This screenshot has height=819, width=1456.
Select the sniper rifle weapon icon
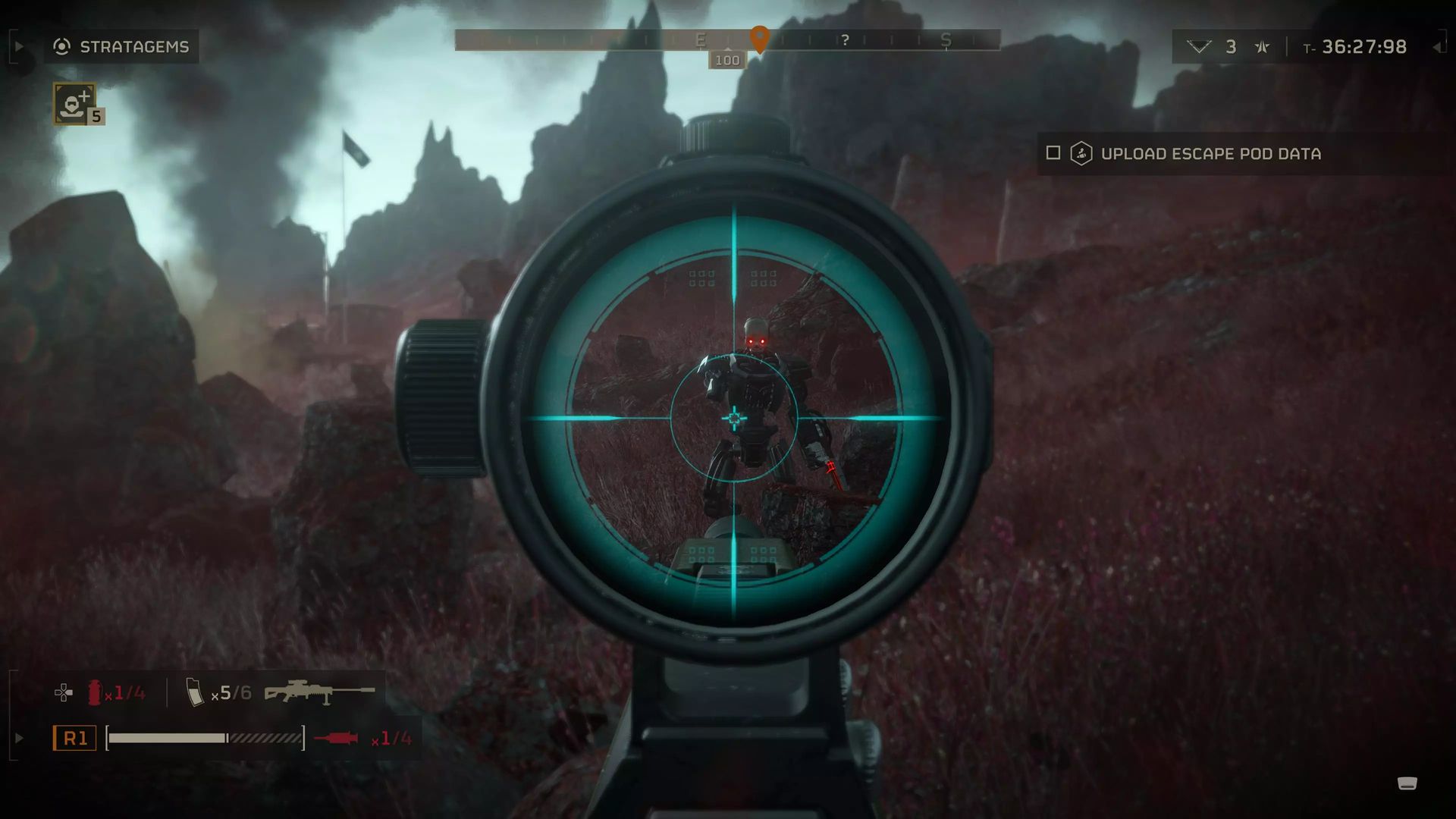[x=319, y=692]
